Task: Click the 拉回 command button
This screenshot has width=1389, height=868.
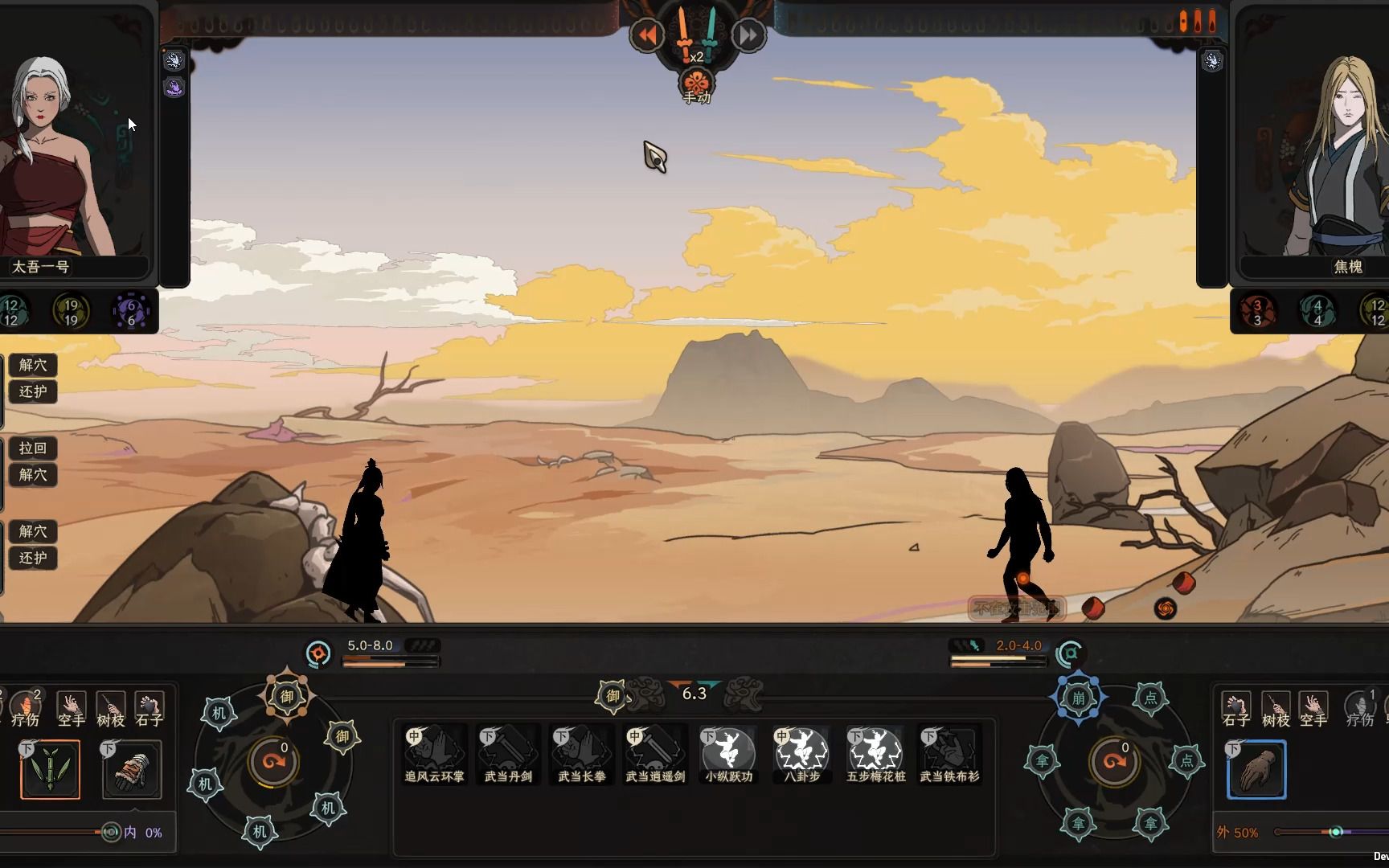Action: (33, 448)
